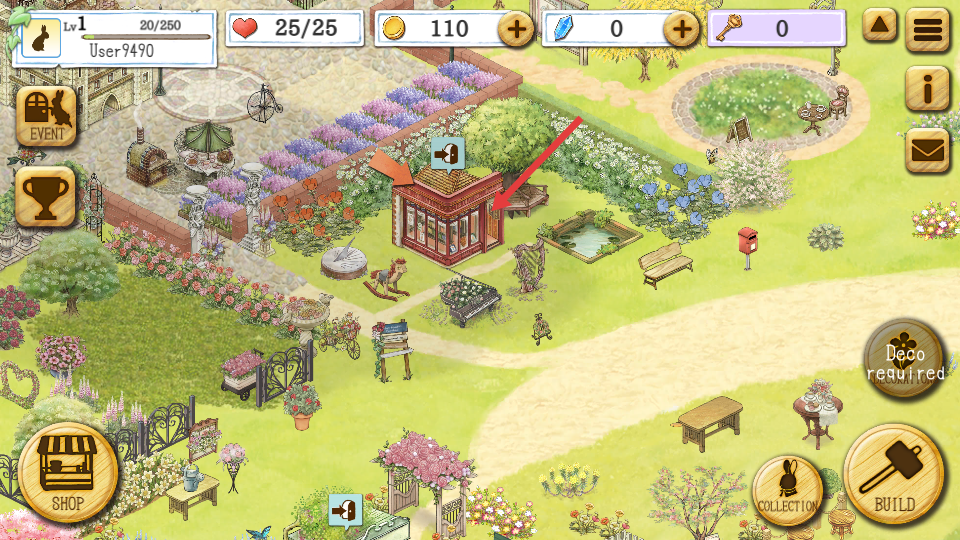Open the rabbit Collection button
Image resolution: width=960 pixels, height=540 pixels.
click(x=788, y=489)
